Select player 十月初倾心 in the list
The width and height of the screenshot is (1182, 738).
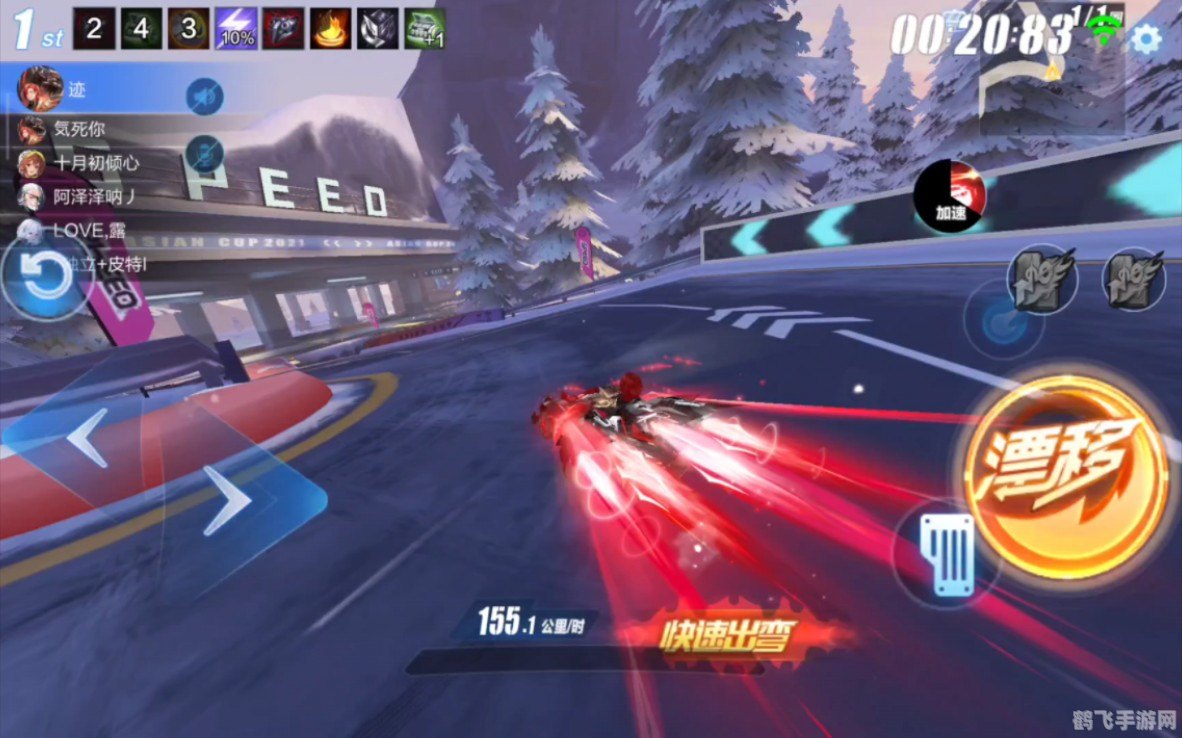click(x=80, y=162)
